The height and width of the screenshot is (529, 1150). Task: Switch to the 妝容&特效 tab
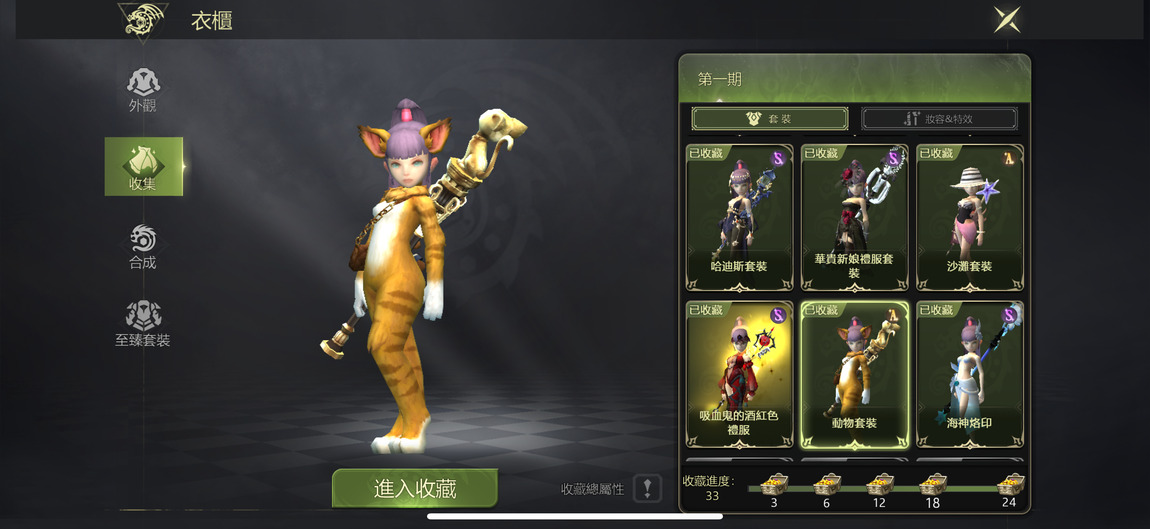tap(939, 119)
